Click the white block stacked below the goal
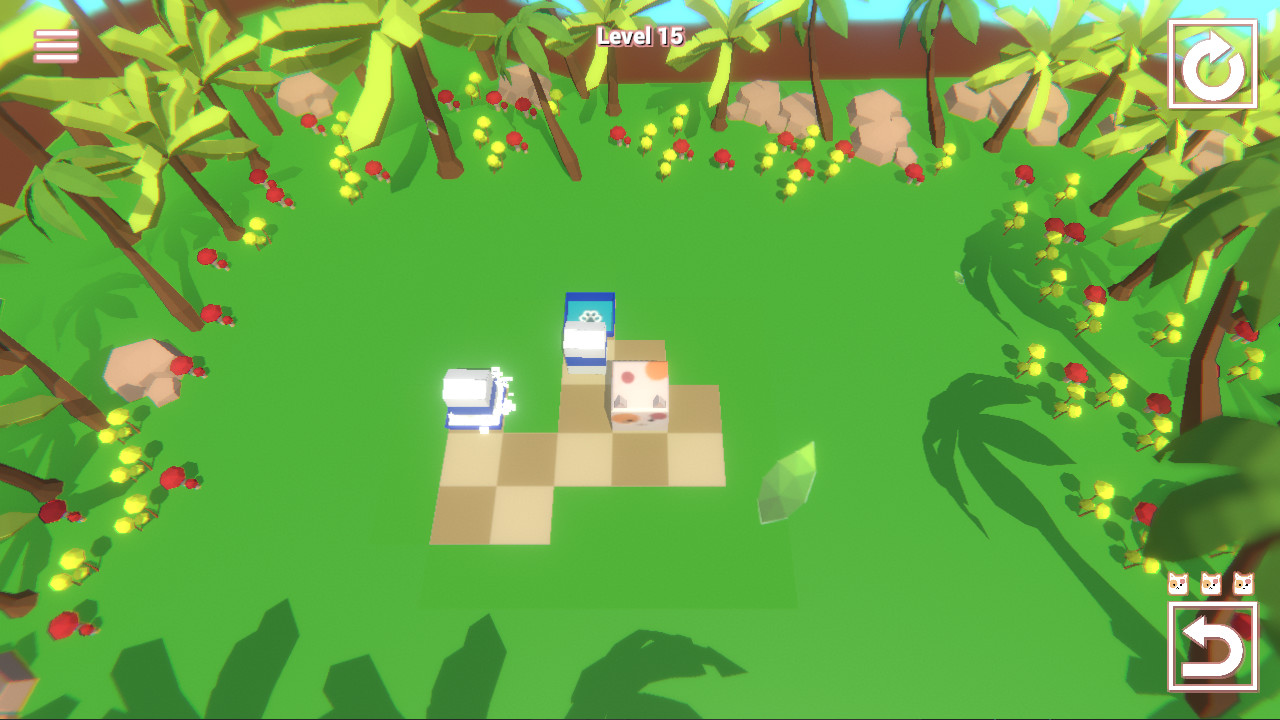1280x720 pixels. tap(582, 345)
